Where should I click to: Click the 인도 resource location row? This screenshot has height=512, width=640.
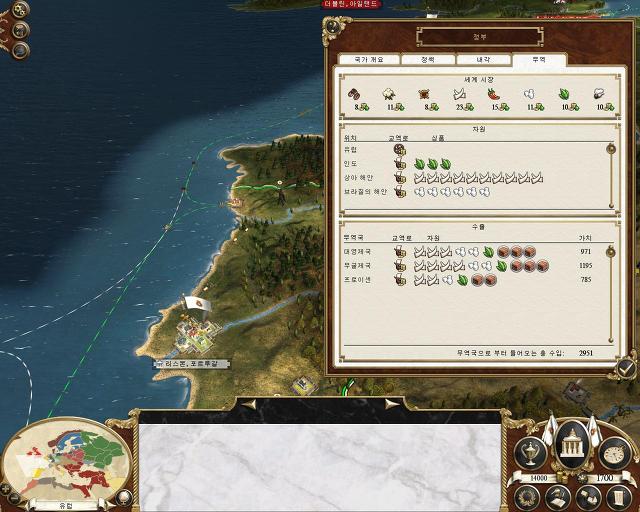[470, 164]
